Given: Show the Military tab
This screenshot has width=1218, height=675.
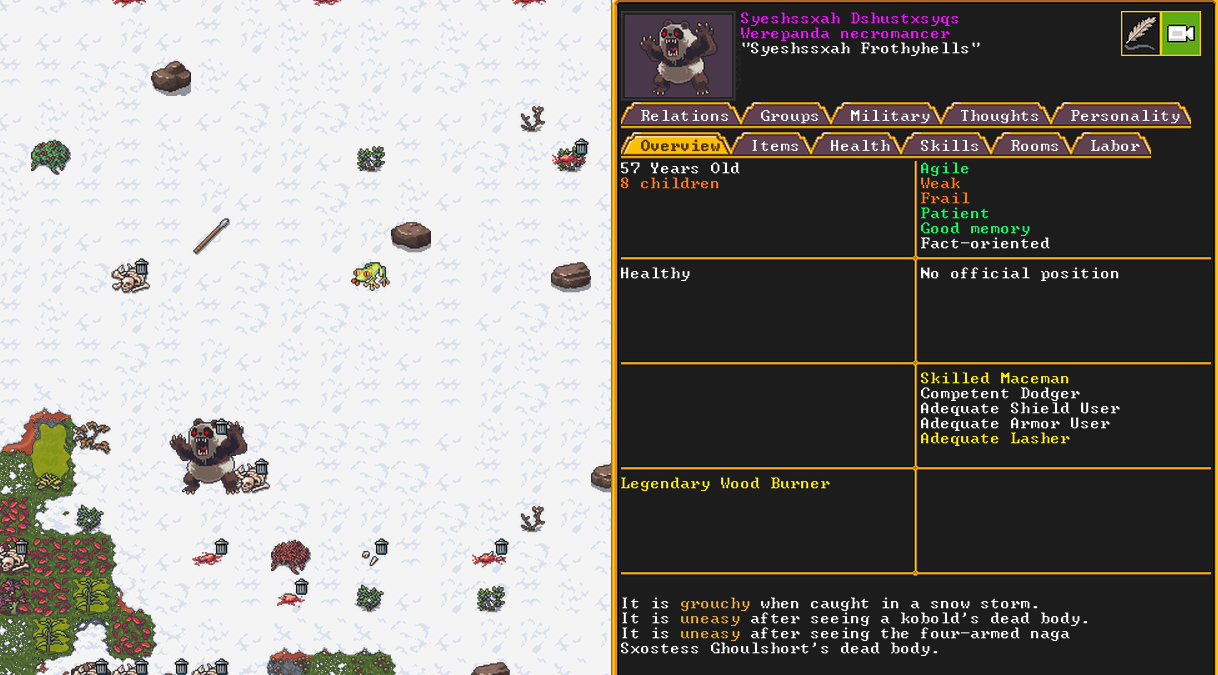Looking at the screenshot, I should [x=889, y=116].
